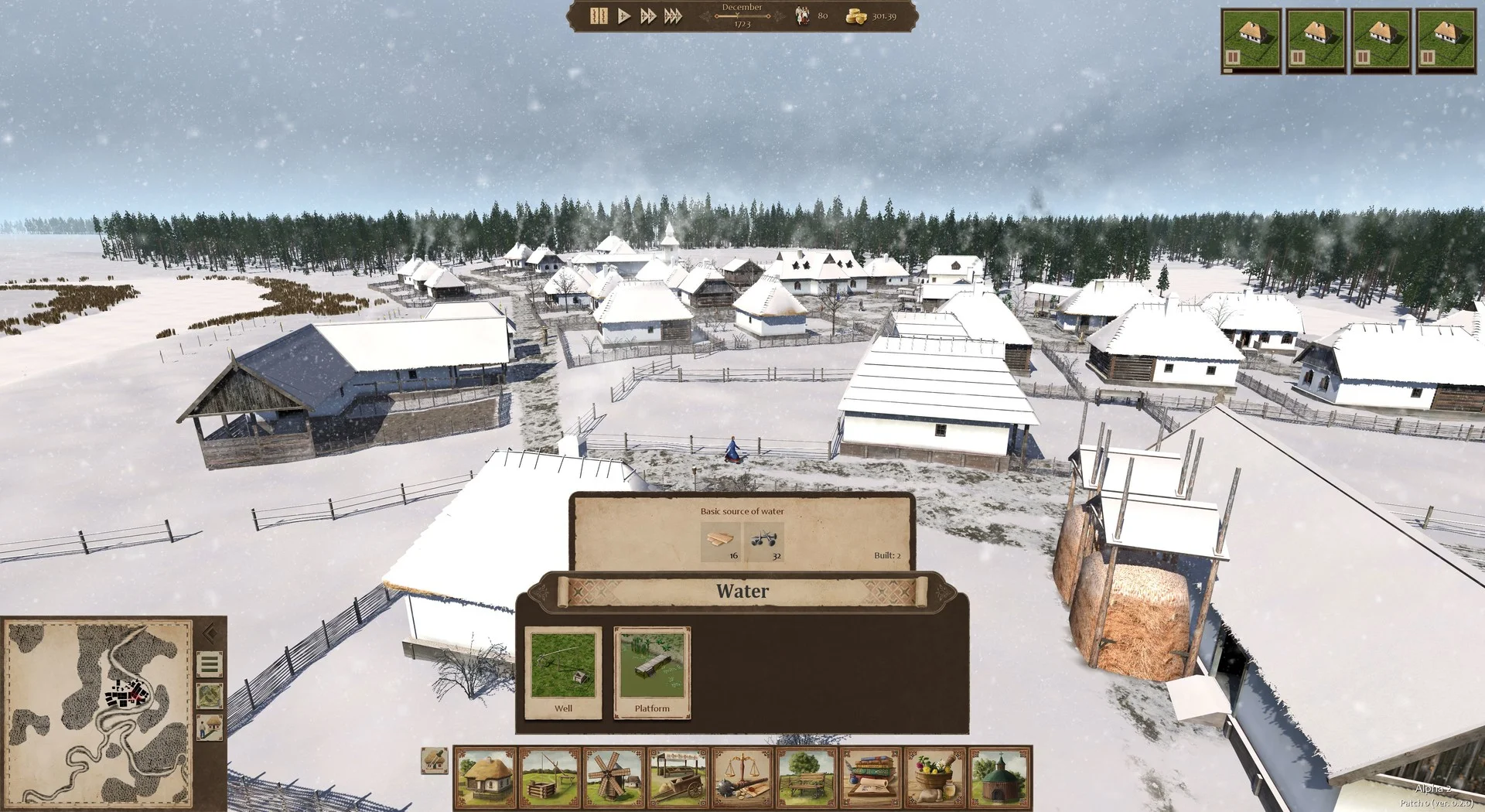The height and width of the screenshot is (812, 1485).
Task: Open the market stall and cart category
Action: (678, 777)
